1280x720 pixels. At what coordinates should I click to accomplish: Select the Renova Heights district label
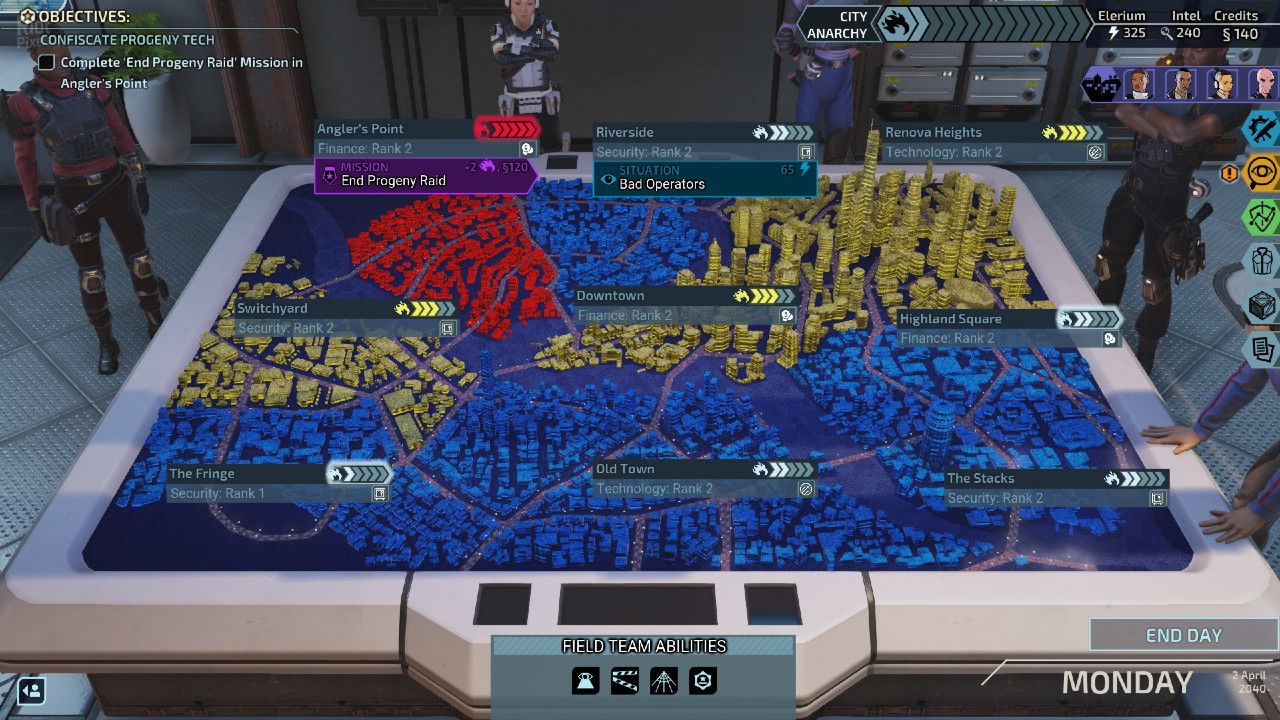[x=933, y=132]
